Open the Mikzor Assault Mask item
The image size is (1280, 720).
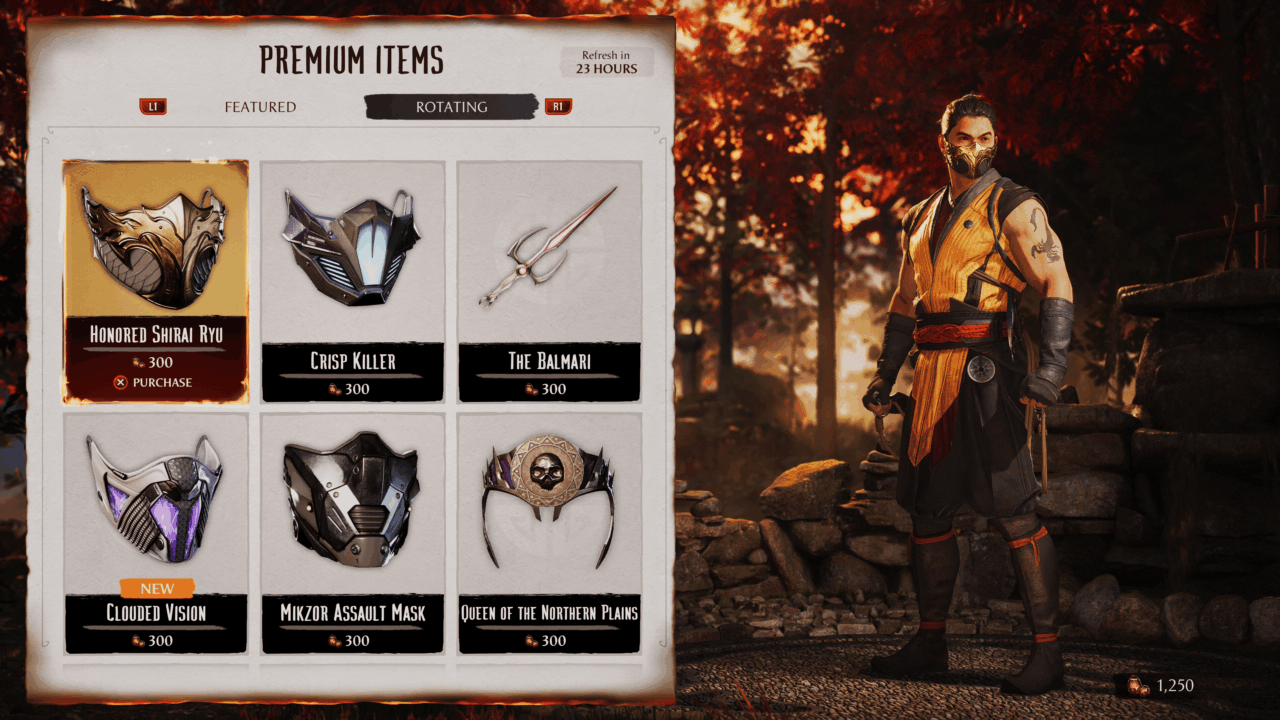point(352,532)
